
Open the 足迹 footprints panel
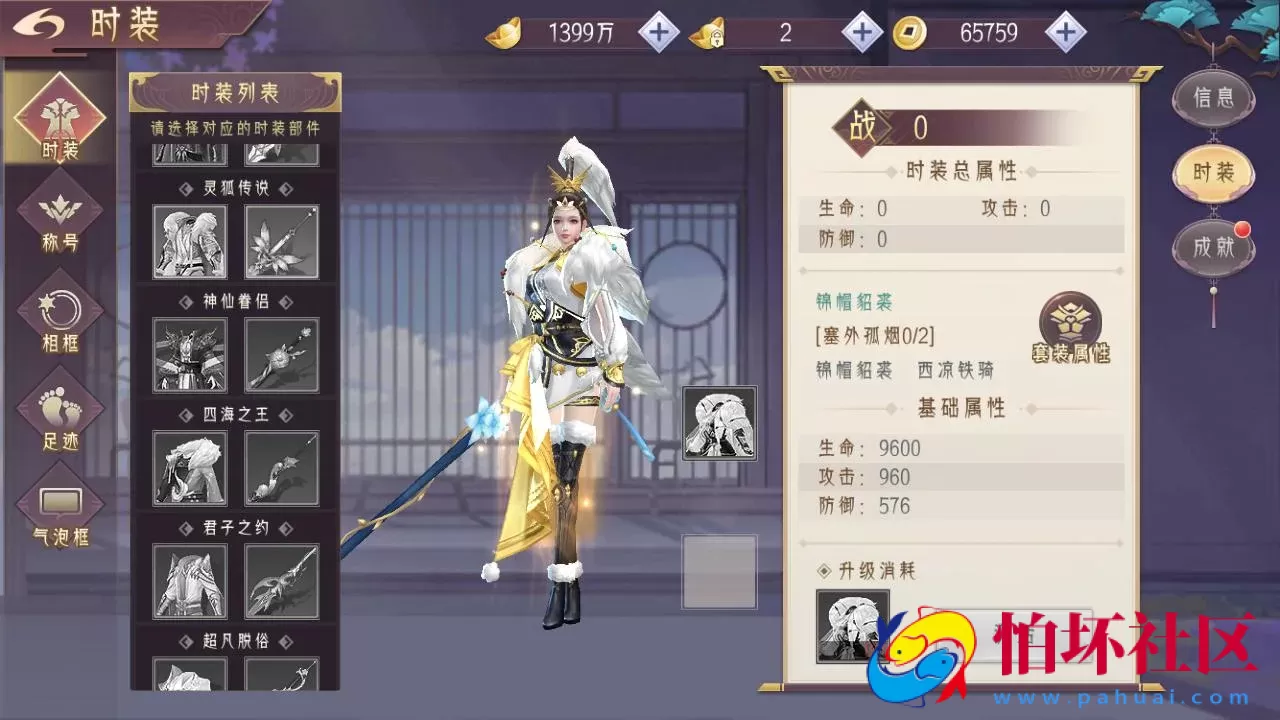tap(59, 408)
